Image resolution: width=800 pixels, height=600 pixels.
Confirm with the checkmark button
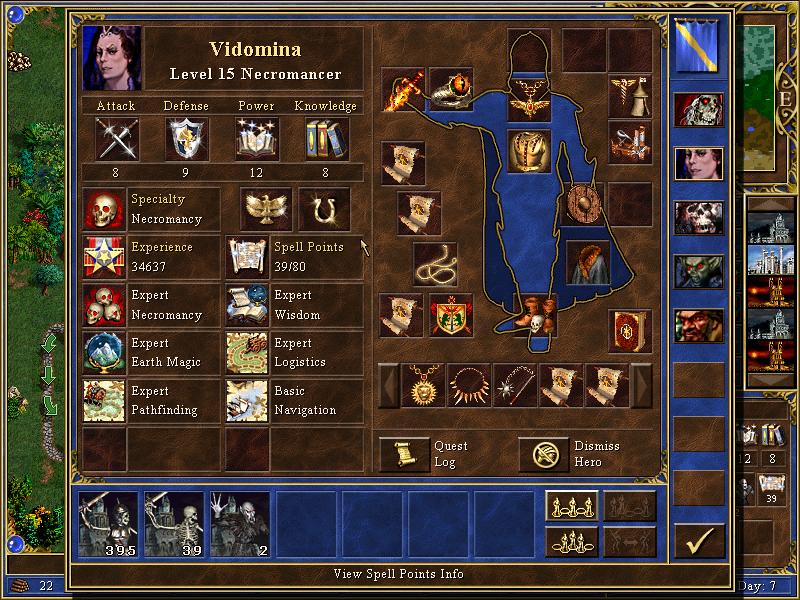[x=699, y=541]
